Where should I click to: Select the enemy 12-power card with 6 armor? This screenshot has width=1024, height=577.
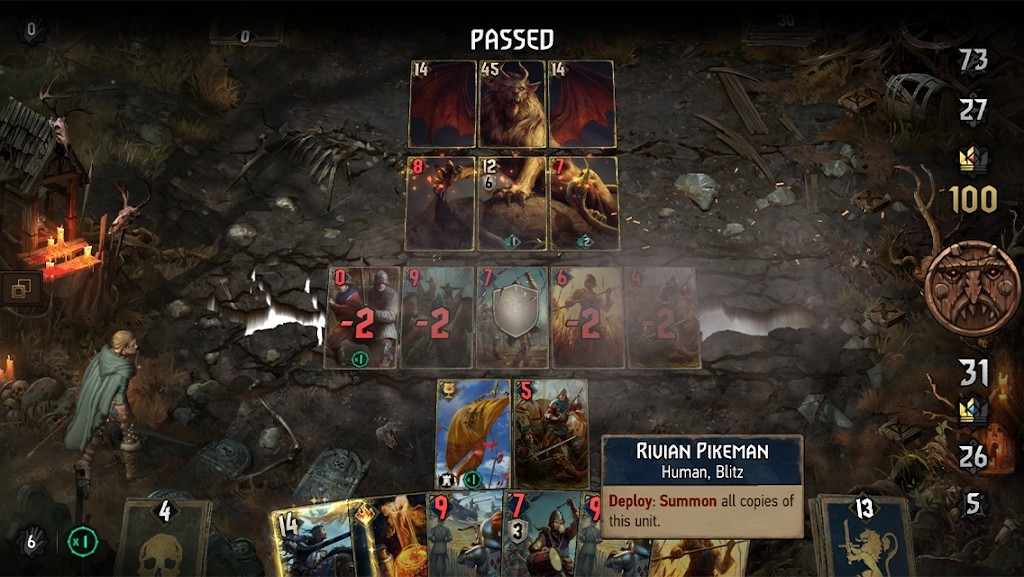click(x=512, y=203)
